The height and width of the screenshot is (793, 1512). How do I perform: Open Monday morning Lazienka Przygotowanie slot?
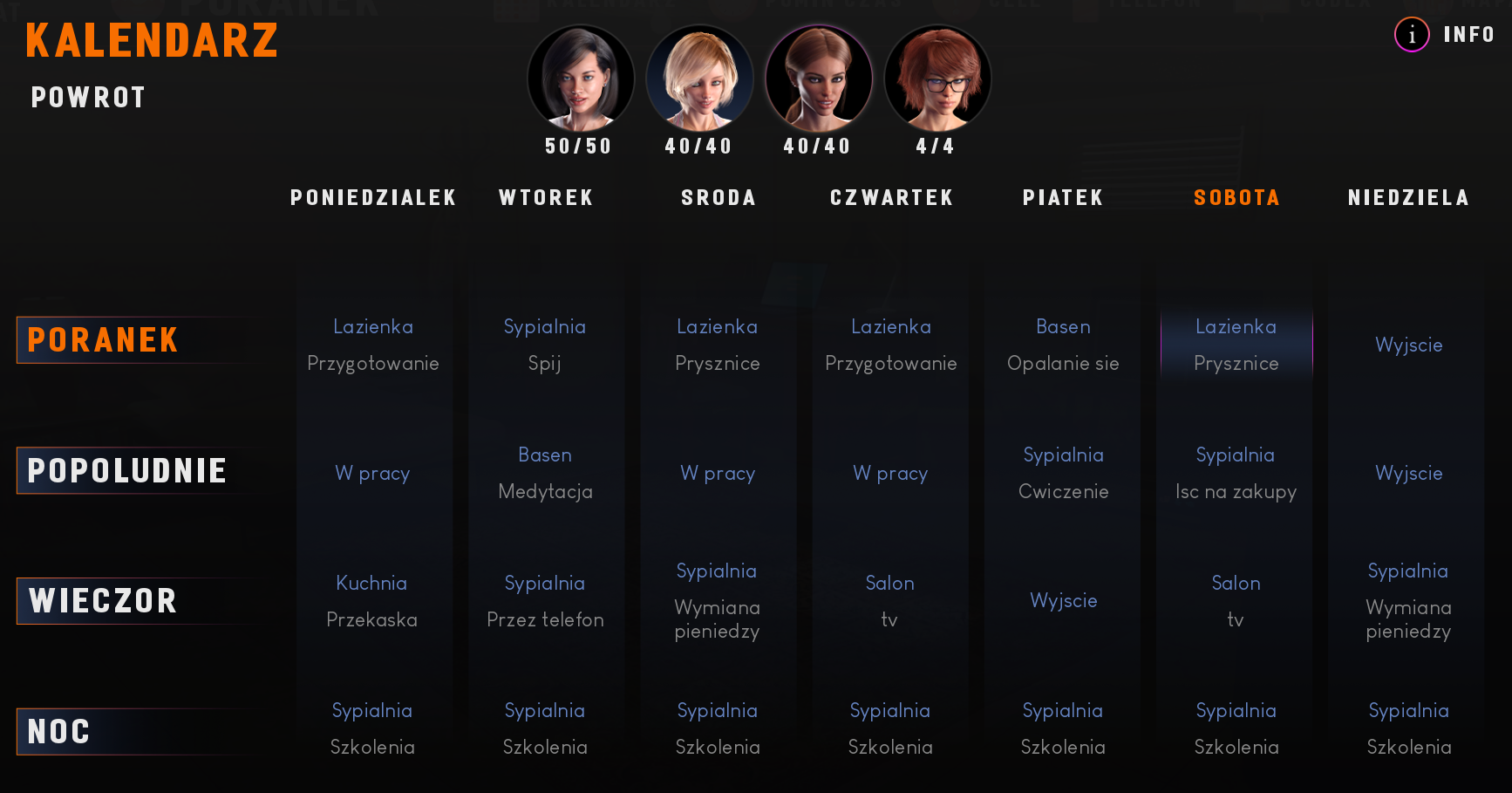tap(373, 345)
